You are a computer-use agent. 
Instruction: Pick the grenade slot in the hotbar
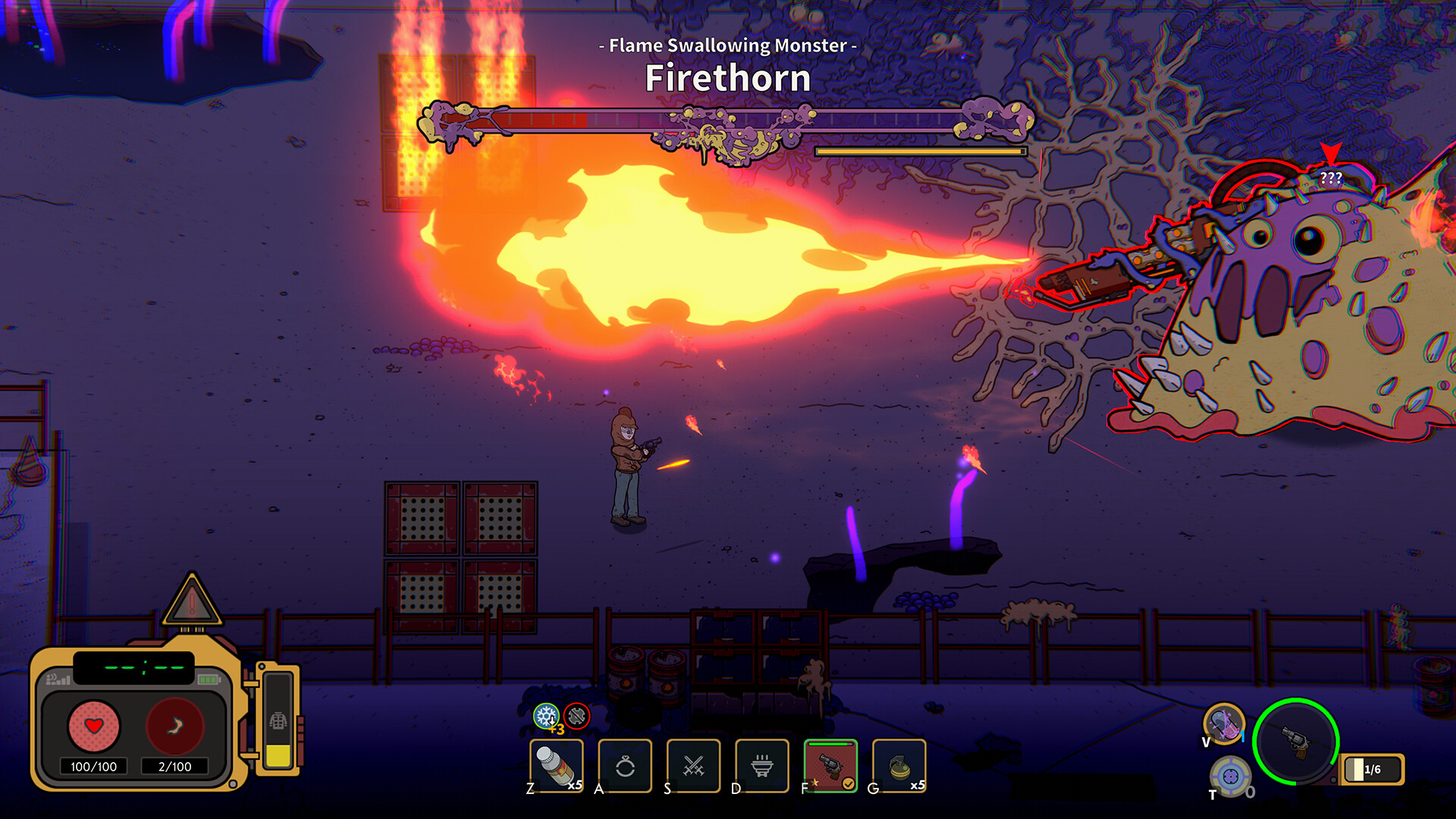click(899, 766)
